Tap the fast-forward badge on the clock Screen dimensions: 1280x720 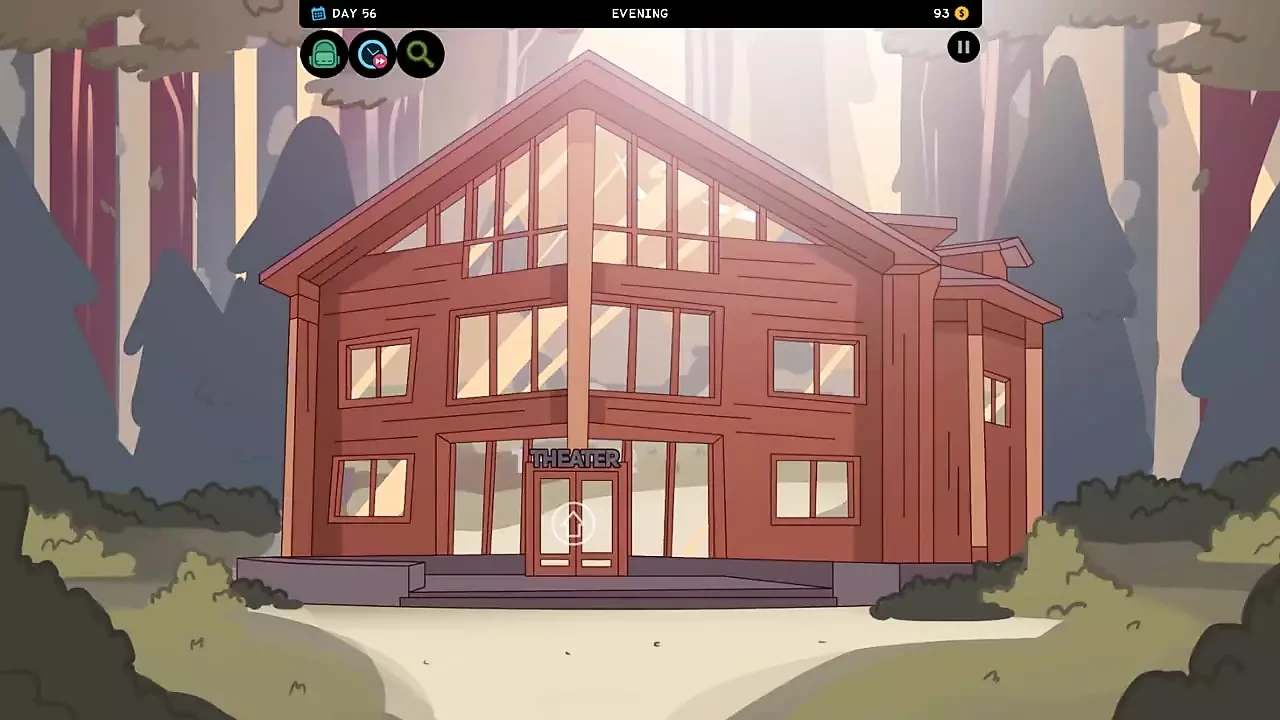tap(382, 62)
